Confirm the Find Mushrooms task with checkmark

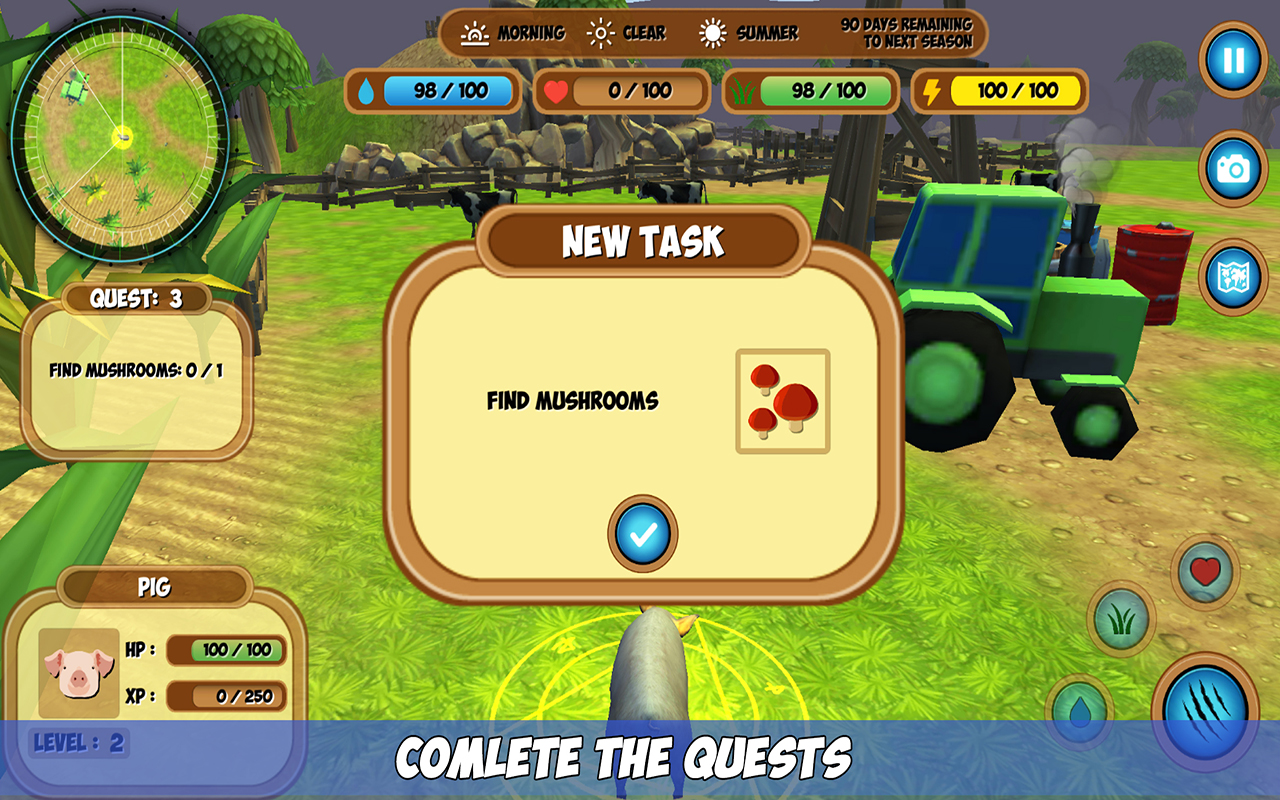click(x=642, y=535)
